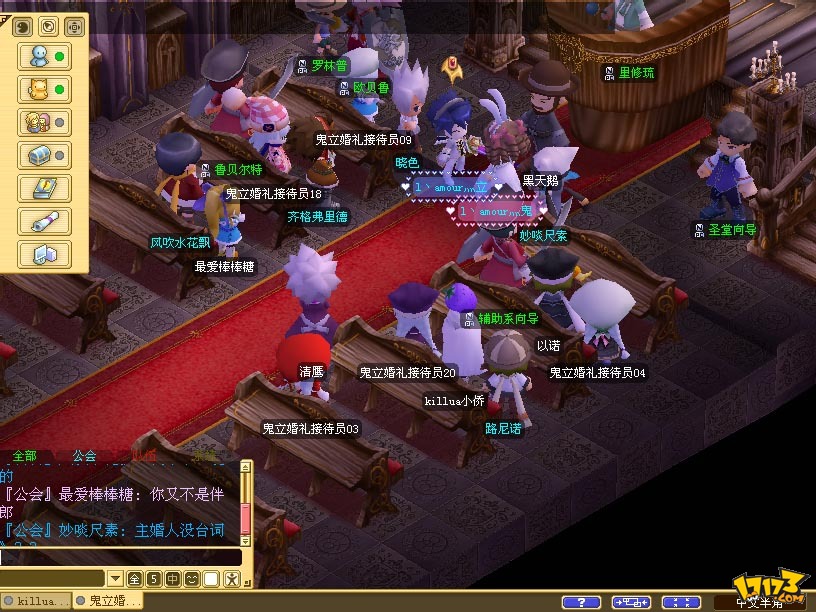Open the treasure chest inventory button
The height and width of the screenshot is (612, 816).
(44, 155)
